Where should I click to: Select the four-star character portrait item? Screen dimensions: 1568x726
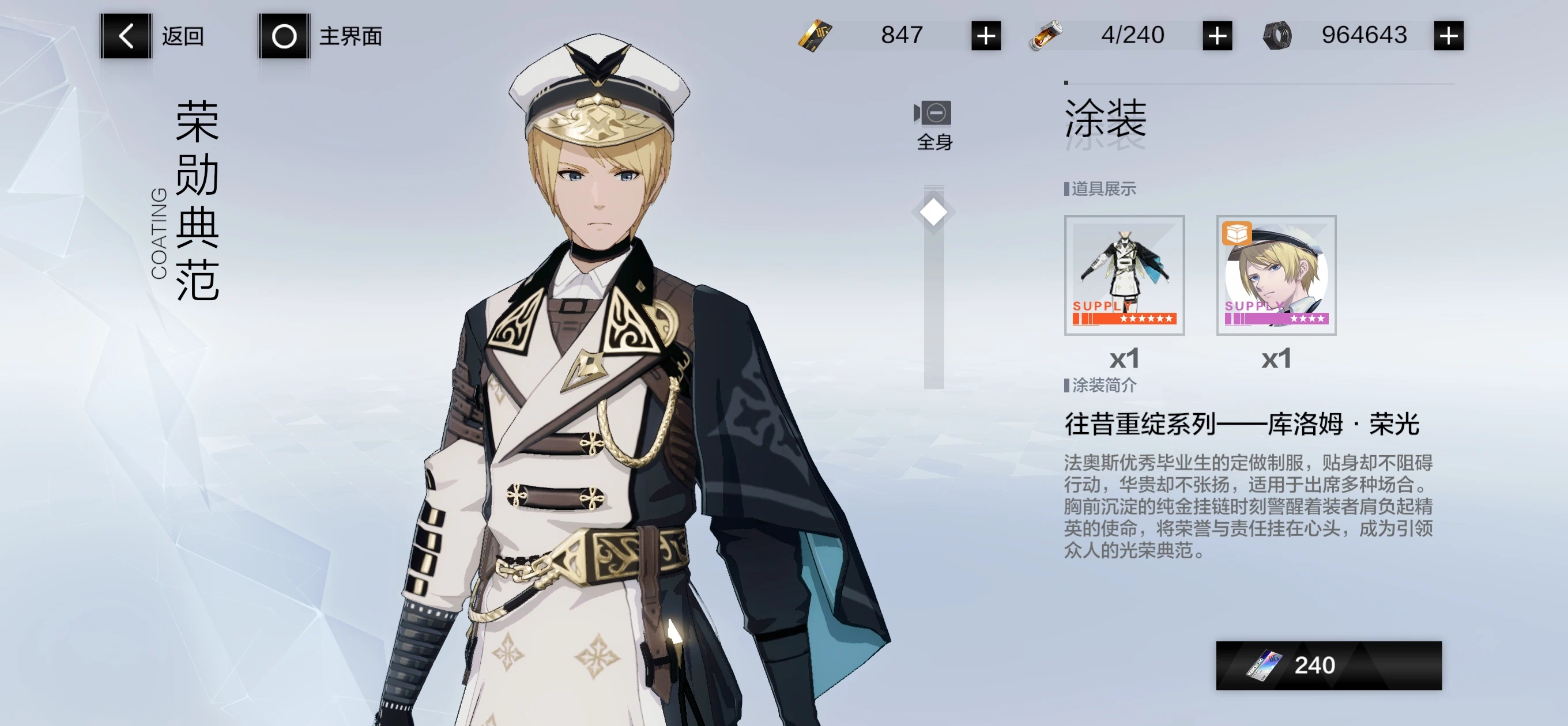point(1276,274)
